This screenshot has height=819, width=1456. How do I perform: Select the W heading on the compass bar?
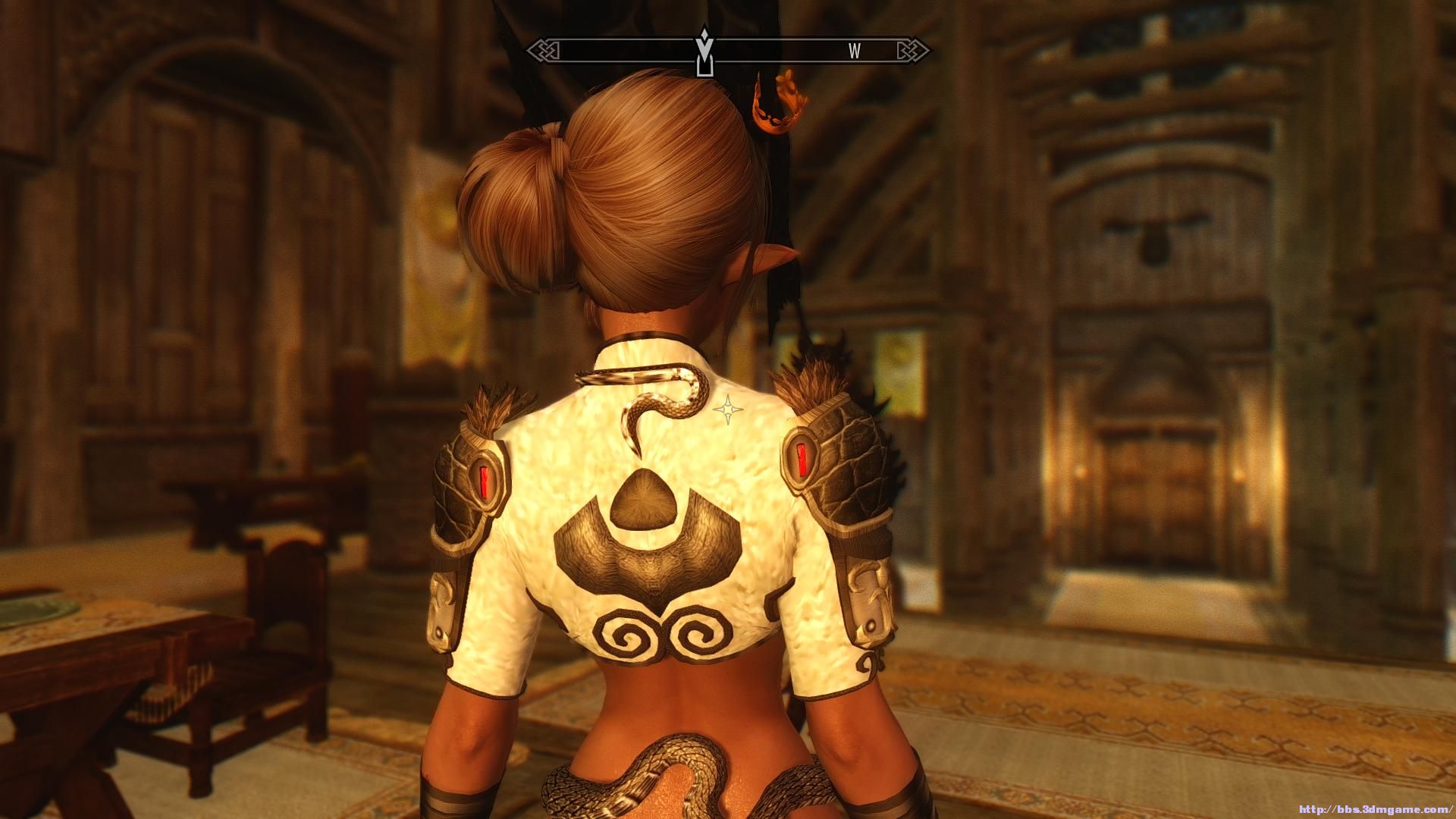coord(855,52)
